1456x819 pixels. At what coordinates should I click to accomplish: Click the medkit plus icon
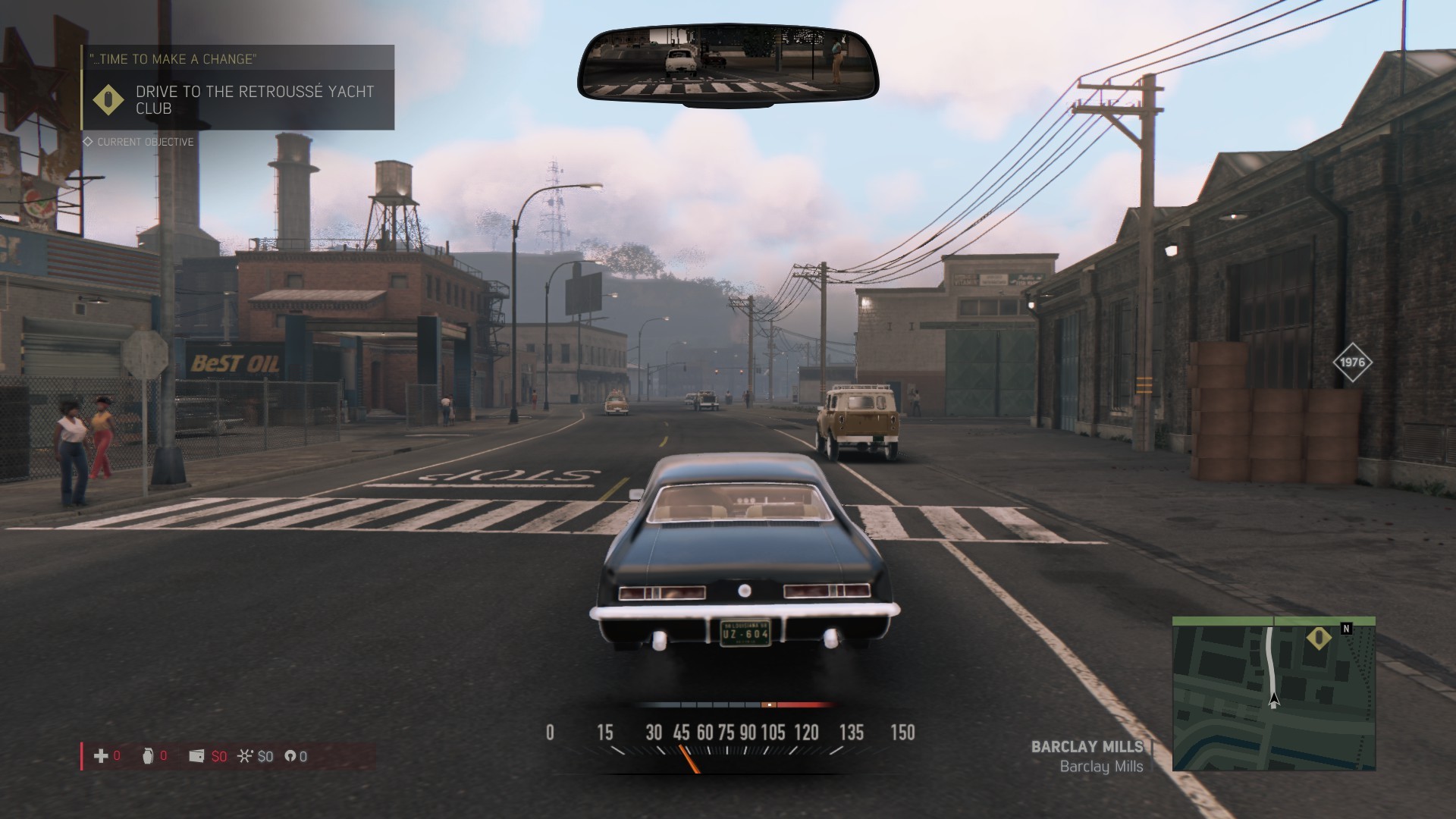click(100, 755)
